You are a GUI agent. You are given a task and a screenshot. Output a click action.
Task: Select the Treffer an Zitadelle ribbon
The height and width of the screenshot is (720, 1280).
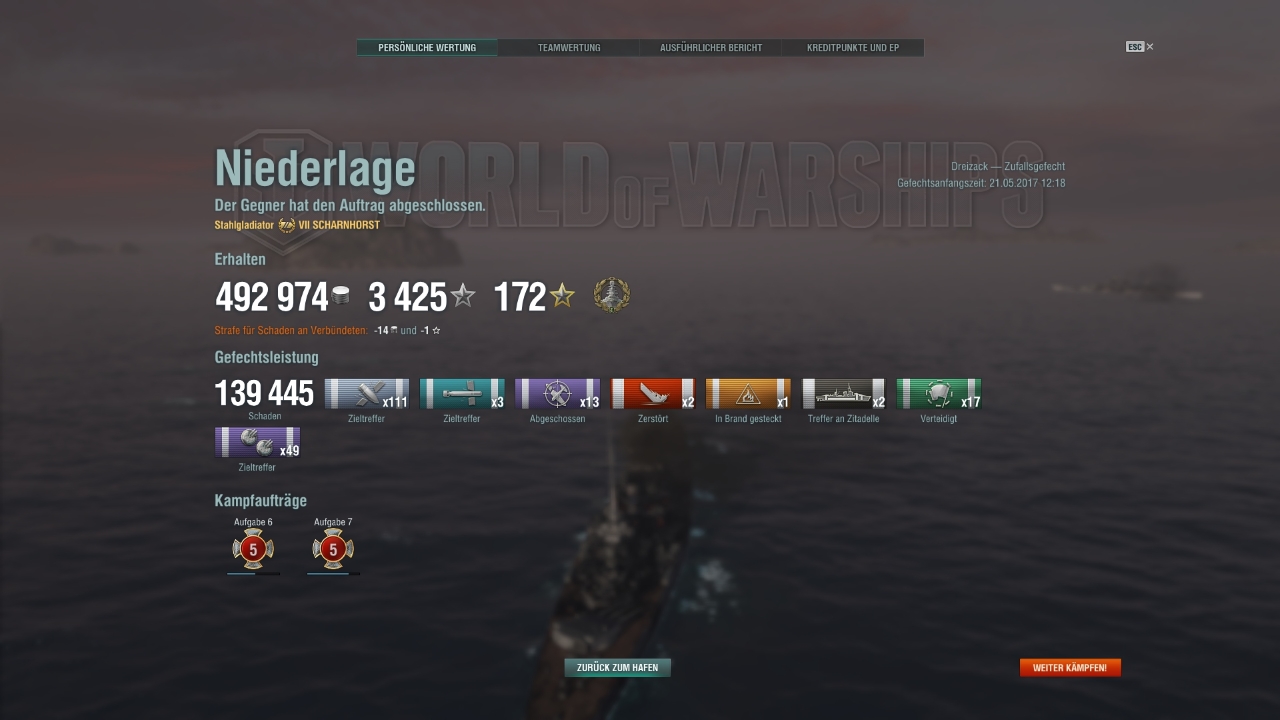click(844, 393)
